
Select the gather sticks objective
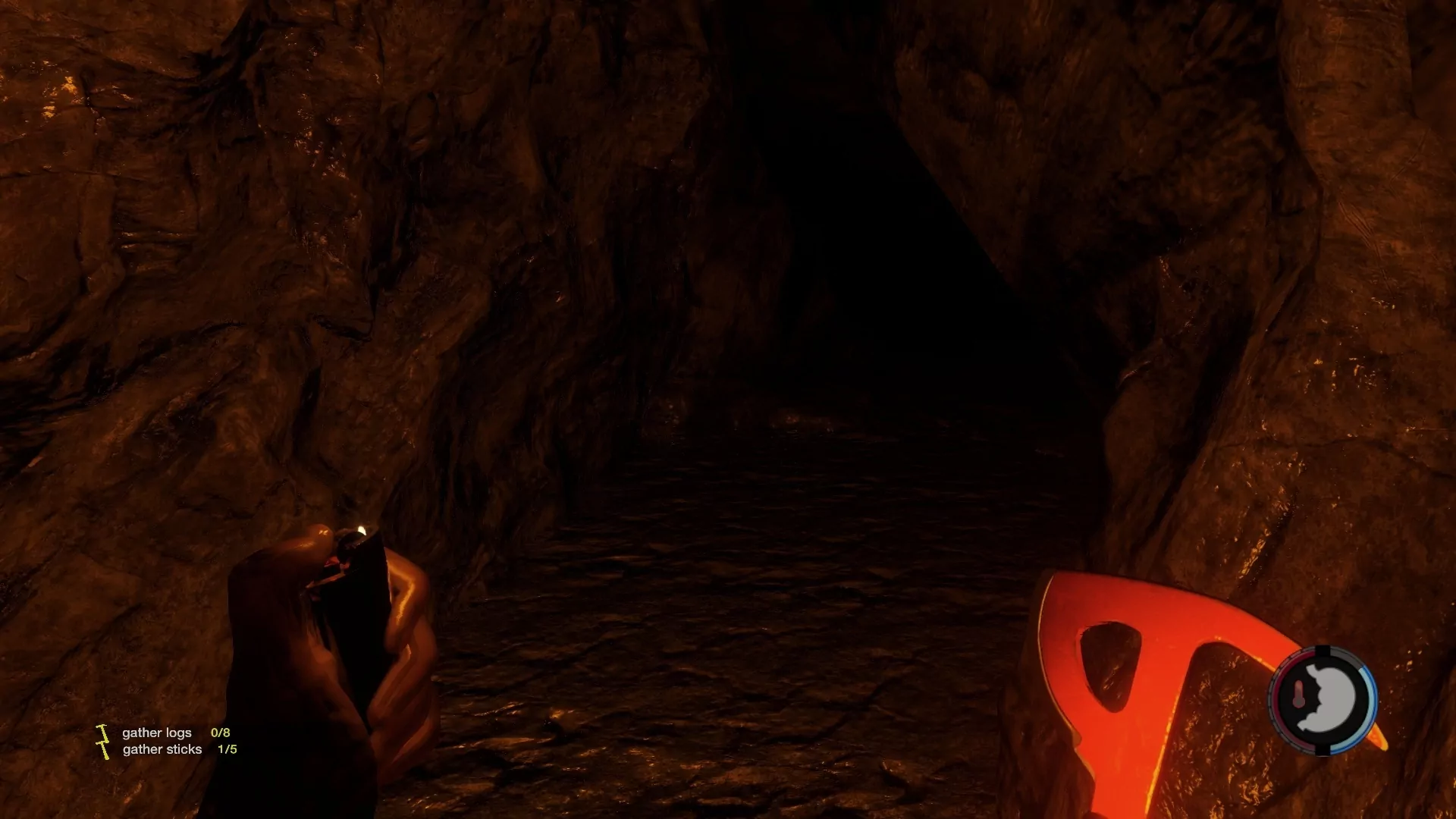tap(162, 749)
